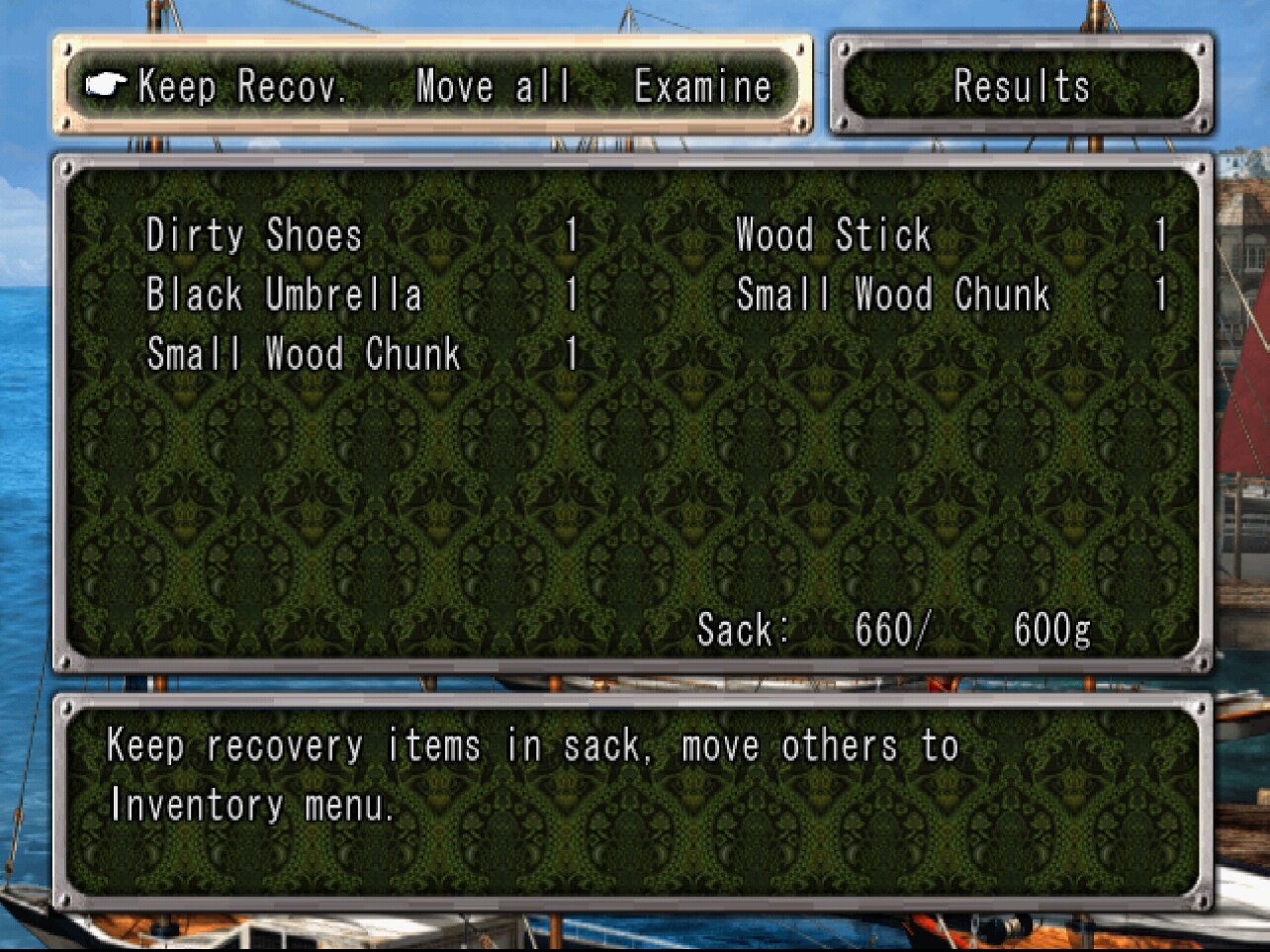
Task: Open the Examine option
Action: pos(702,87)
